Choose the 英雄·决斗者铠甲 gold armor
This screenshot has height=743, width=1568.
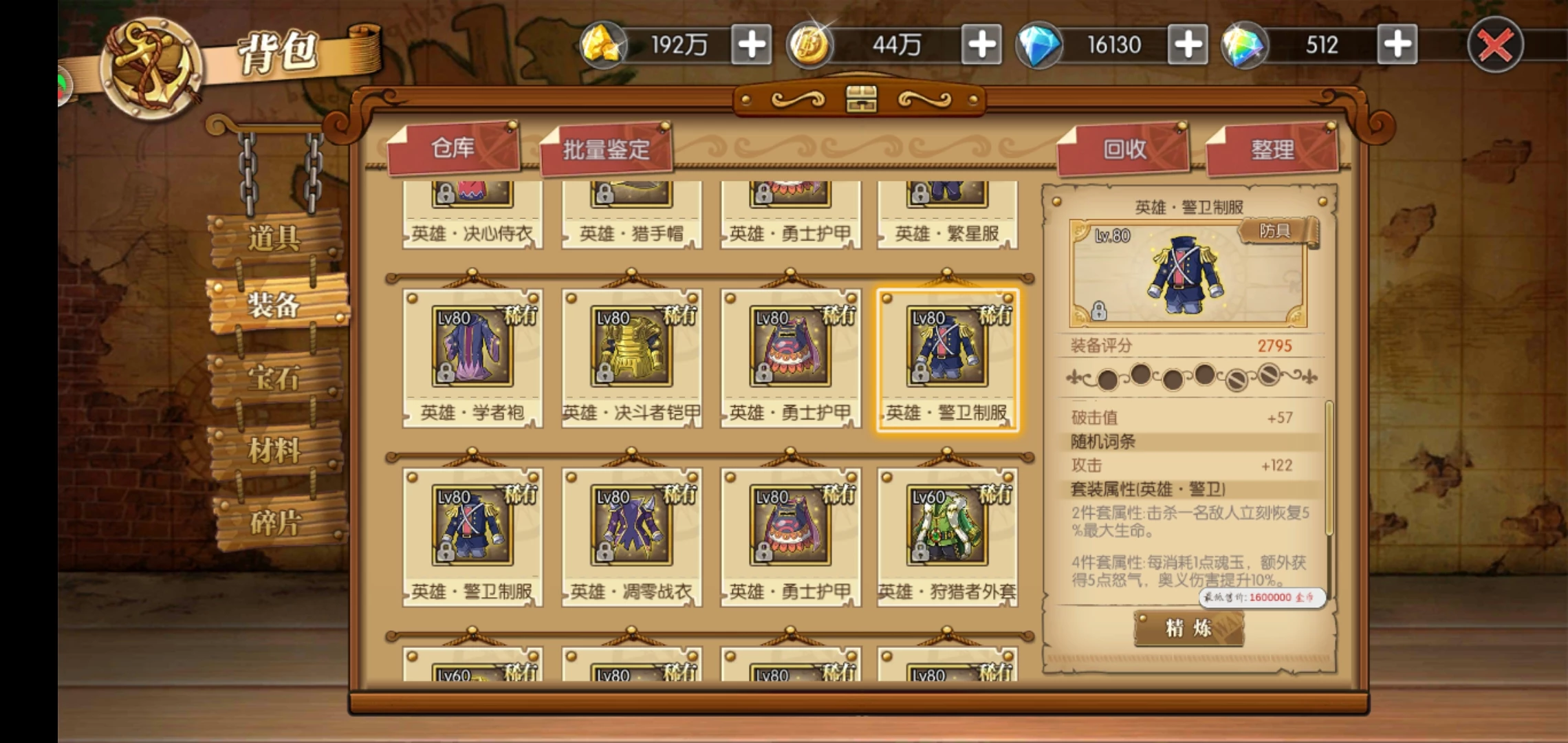(x=631, y=358)
